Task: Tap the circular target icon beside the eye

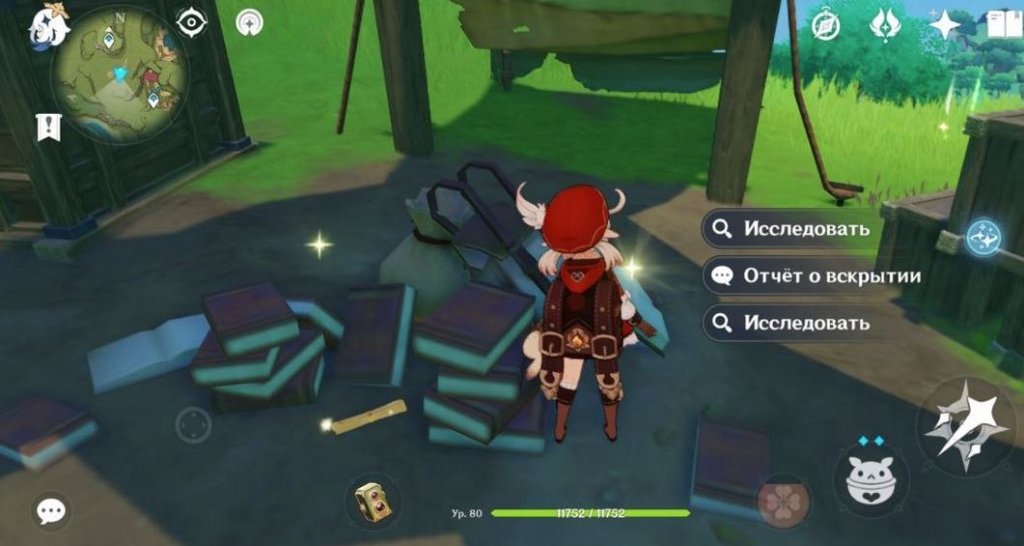Action: [x=249, y=21]
